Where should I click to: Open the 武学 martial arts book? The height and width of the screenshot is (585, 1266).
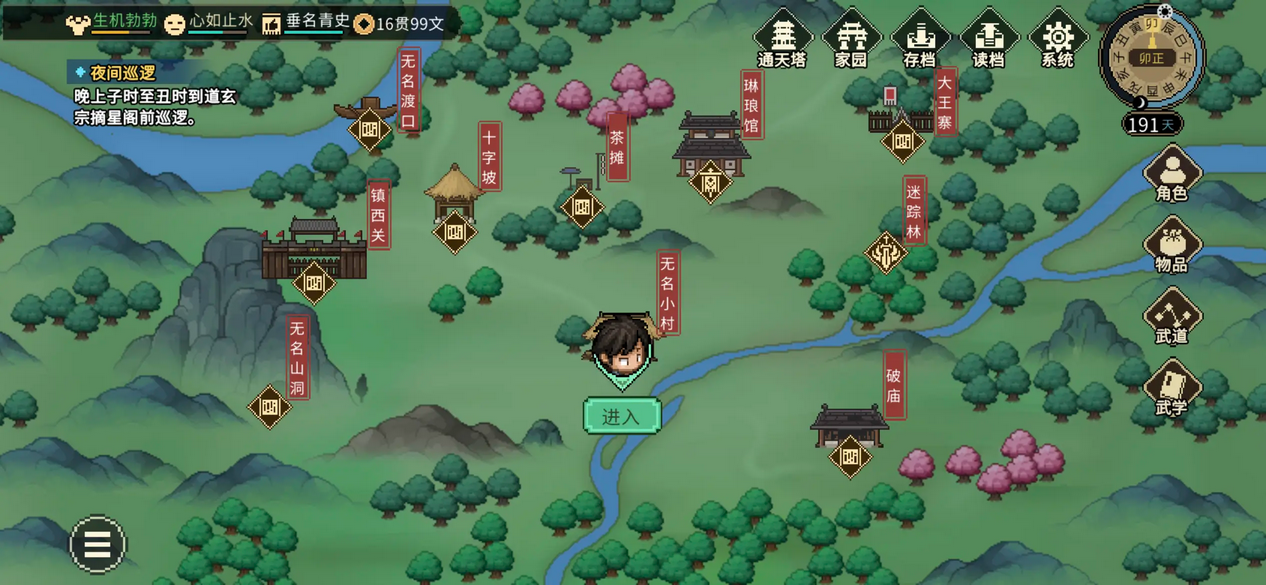coord(1171,389)
